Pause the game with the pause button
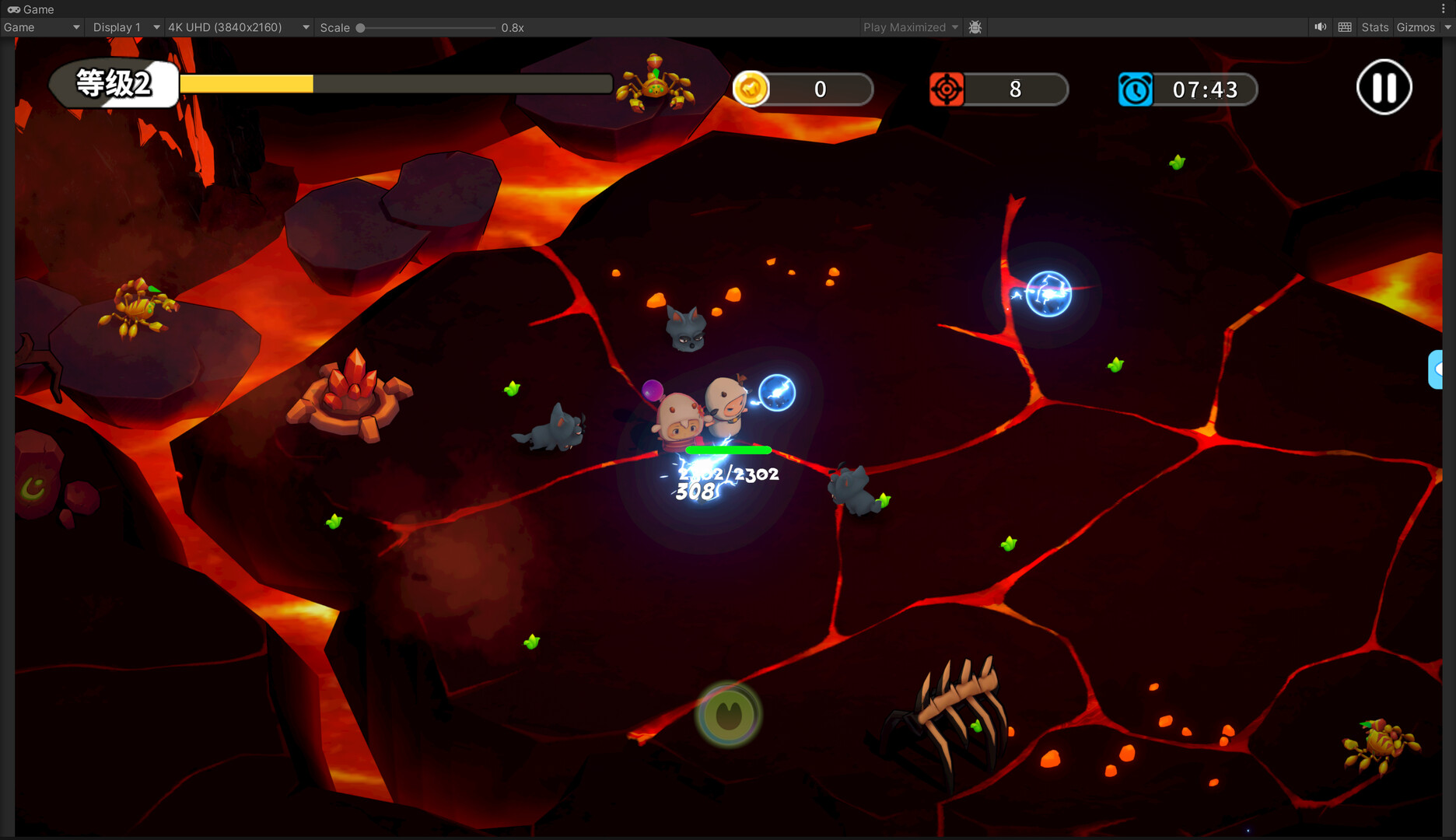 point(1384,87)
